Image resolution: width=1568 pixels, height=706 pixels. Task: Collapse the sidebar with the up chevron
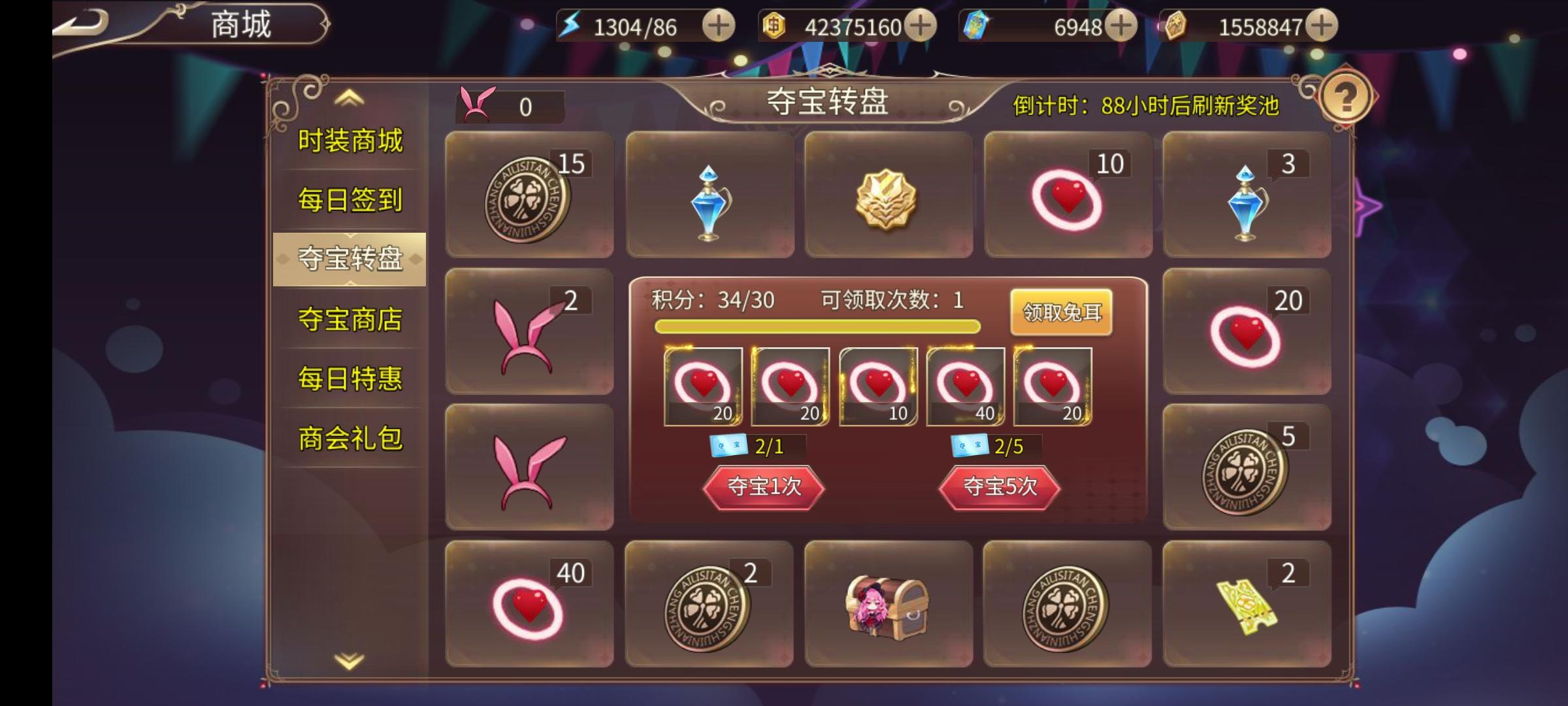coord(348,99)
